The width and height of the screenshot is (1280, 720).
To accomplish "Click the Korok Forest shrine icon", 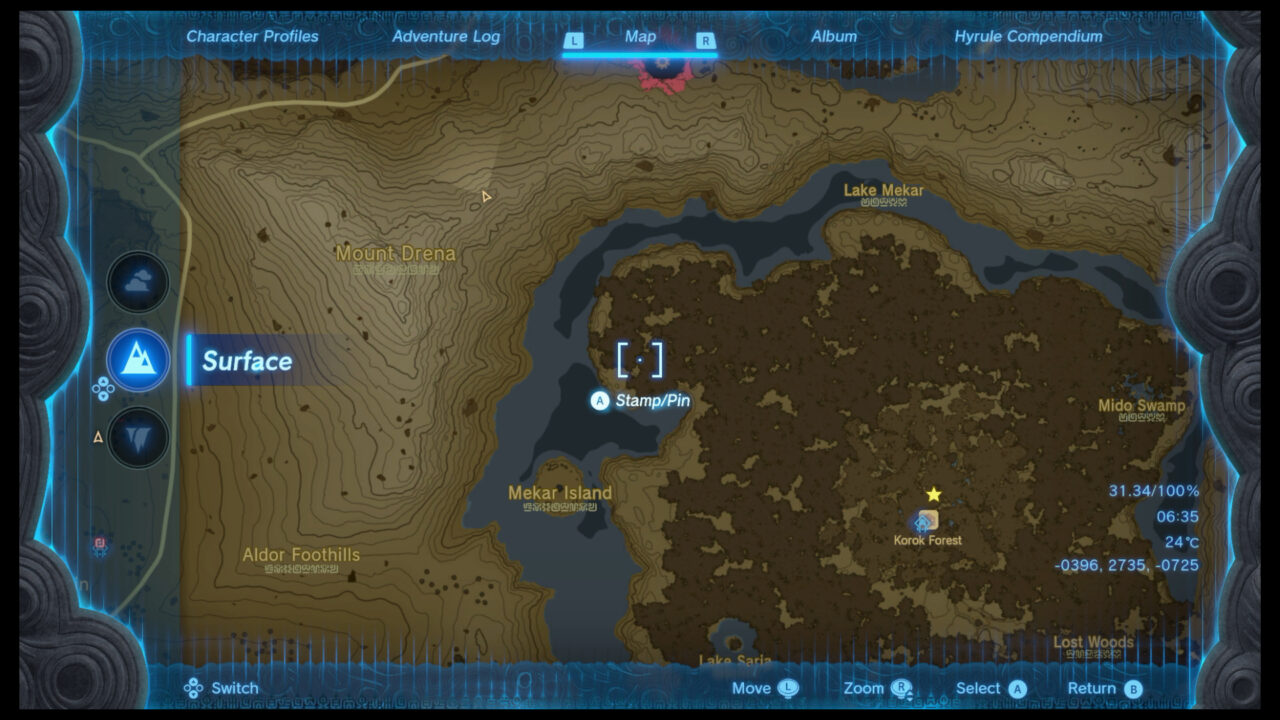I will 923,523.
